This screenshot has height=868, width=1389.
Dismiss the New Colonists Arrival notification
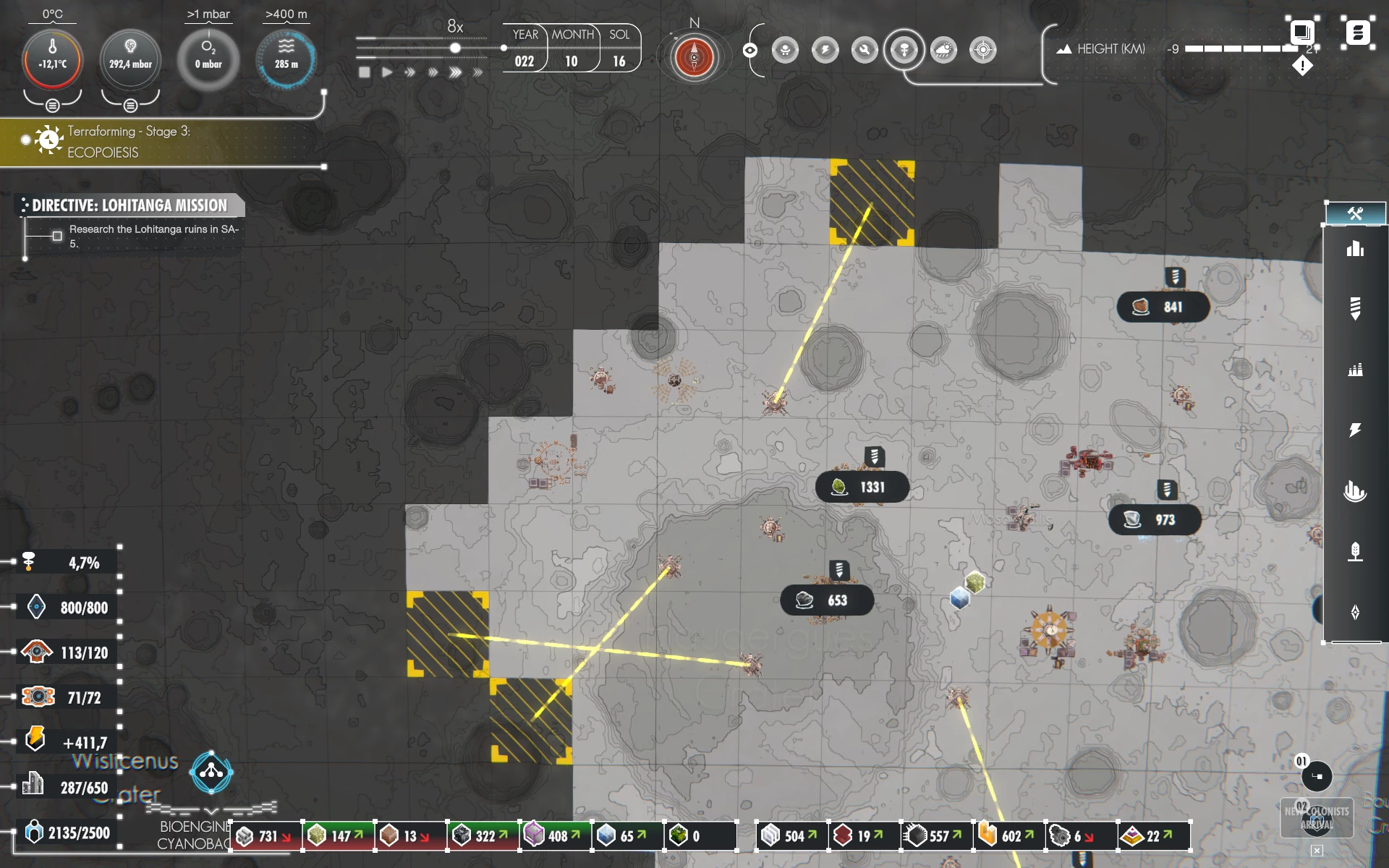[1317, 851]
